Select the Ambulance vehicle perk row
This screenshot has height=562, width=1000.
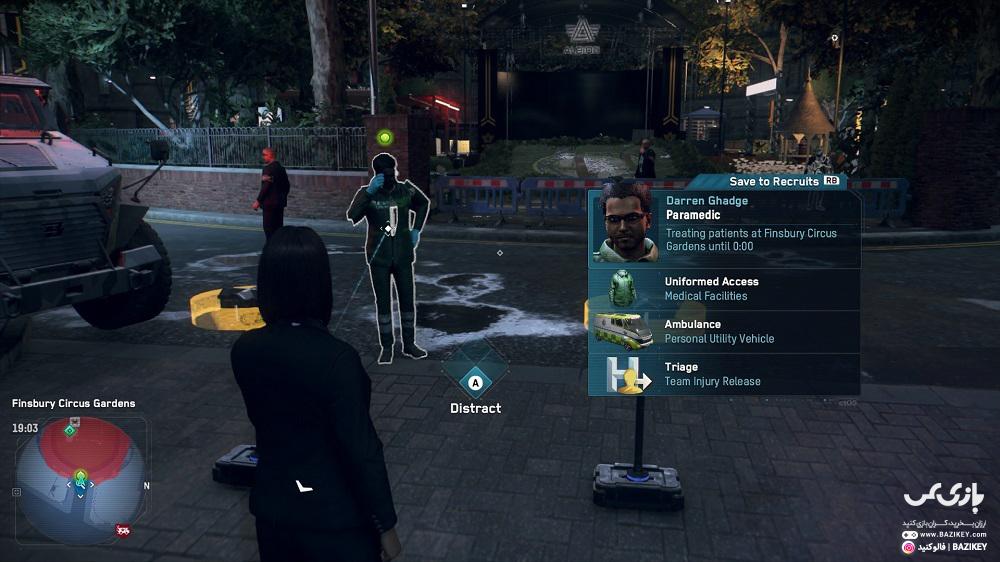tap(724, 332)
